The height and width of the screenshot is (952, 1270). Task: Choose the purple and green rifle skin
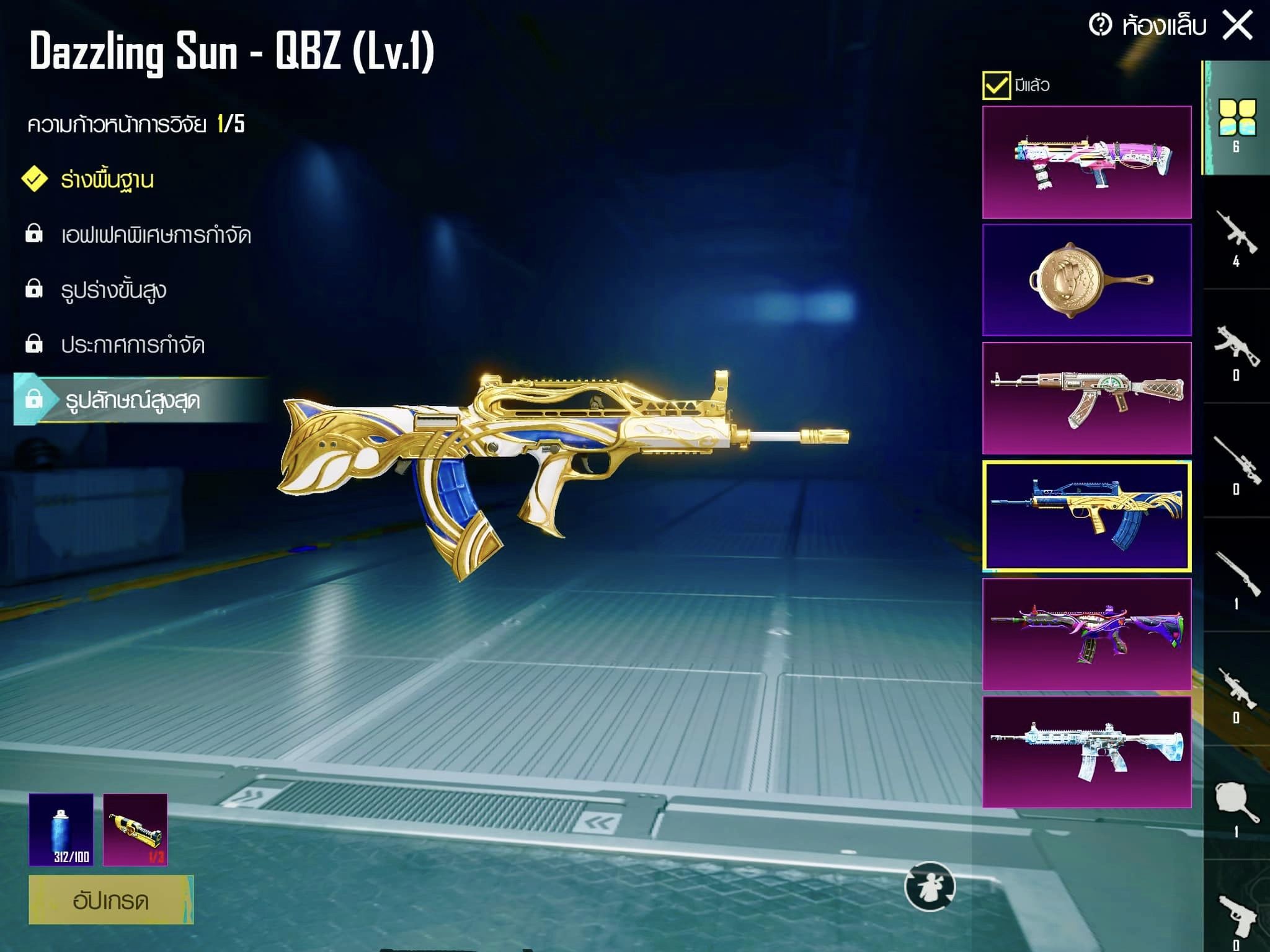coord(1086,634)
